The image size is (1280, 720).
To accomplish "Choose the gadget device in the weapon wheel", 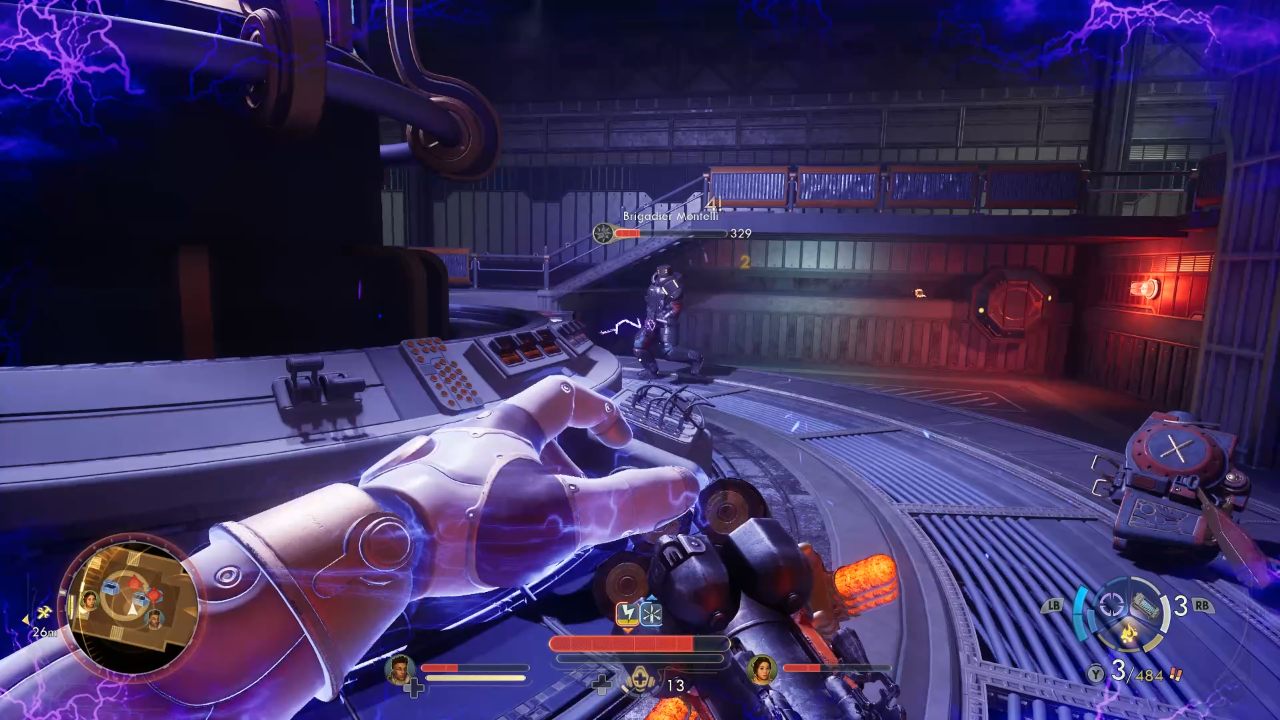I will 1145,607.
